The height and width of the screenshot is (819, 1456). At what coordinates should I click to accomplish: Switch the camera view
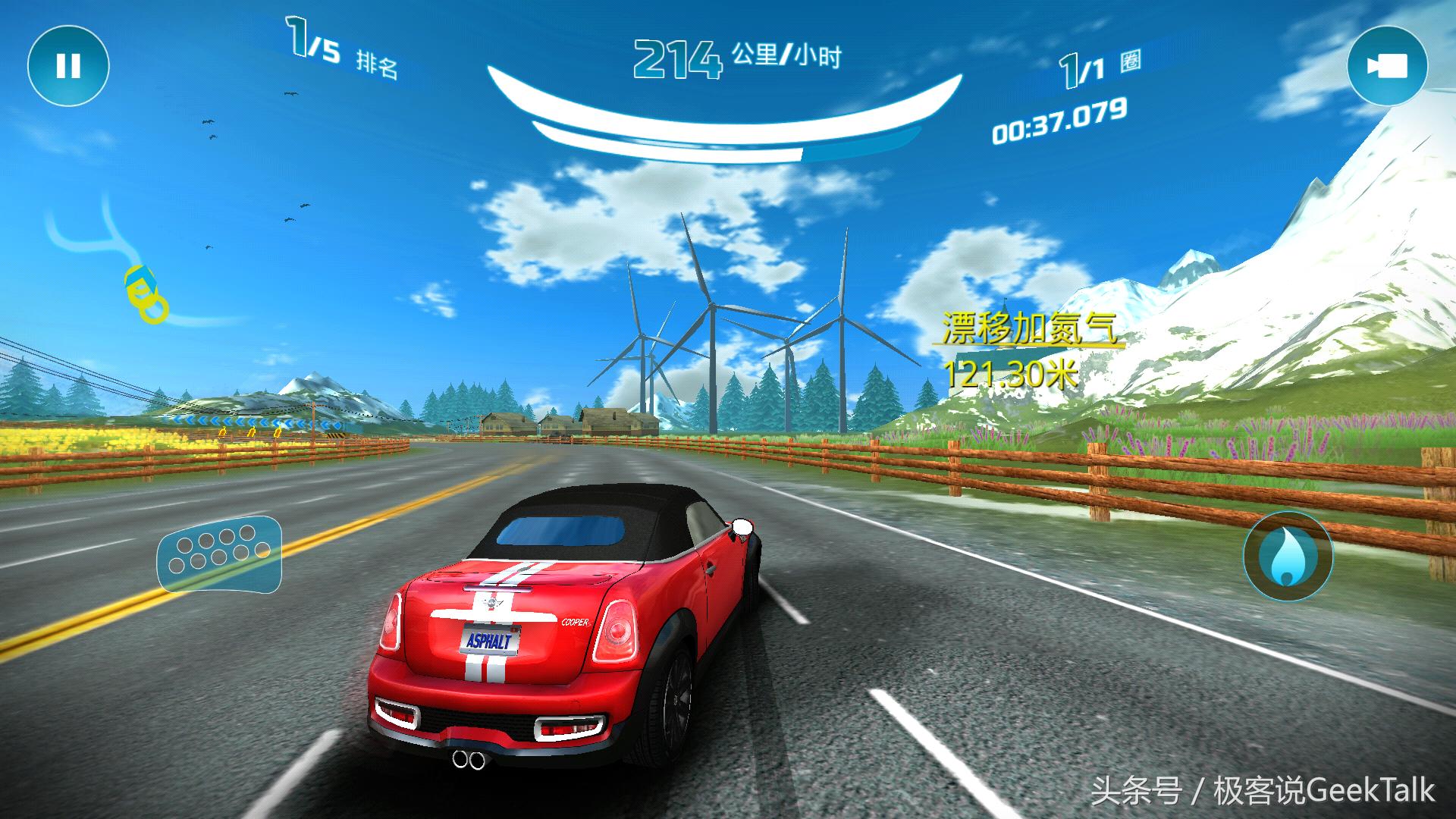(1387, 66)
